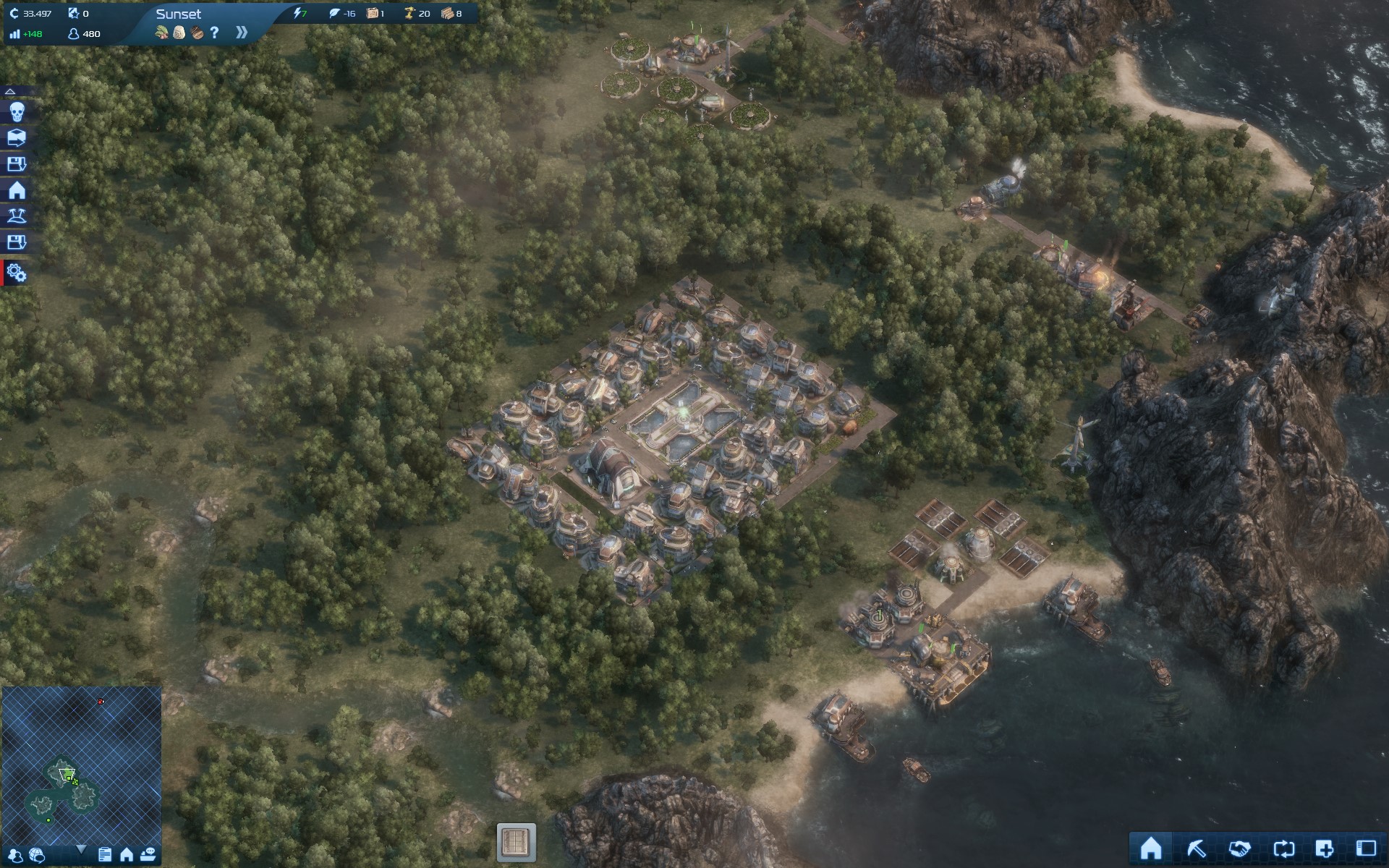Screen dimensions: 1389x868
Task: Click the city name Sunset
Action: (x=179, y=13)
